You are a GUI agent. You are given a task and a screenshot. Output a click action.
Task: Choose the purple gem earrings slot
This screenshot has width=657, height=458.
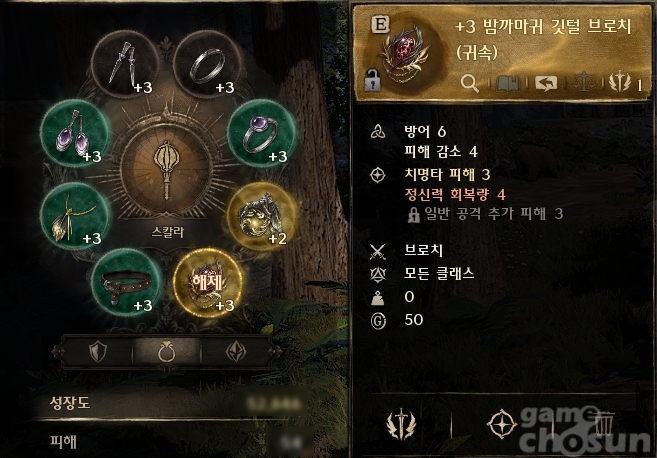click(x=73, y=133)
